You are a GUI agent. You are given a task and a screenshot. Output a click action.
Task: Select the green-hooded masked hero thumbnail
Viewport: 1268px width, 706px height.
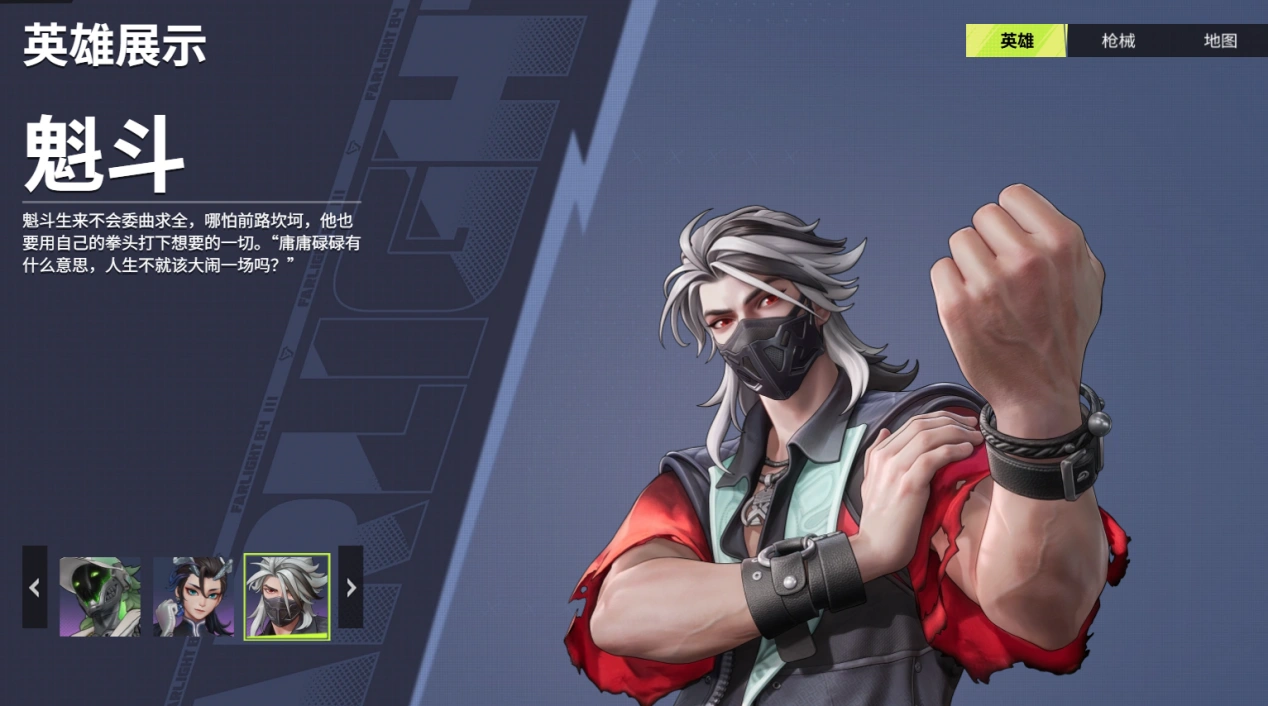tap(100, 597)
